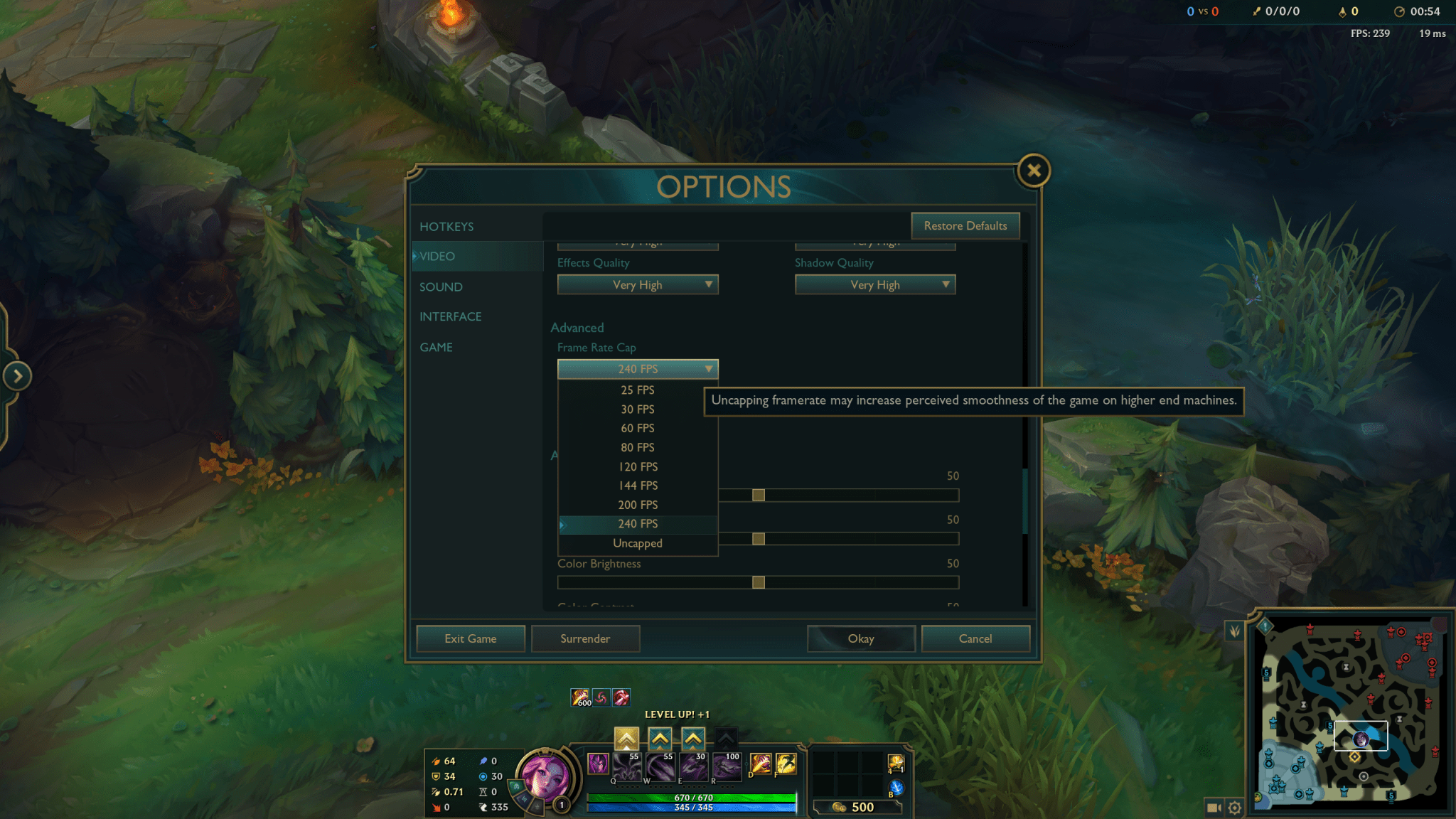Click the Color Brightness slider handle
Screen dimensions: 1456x819
tap(759, 583)
